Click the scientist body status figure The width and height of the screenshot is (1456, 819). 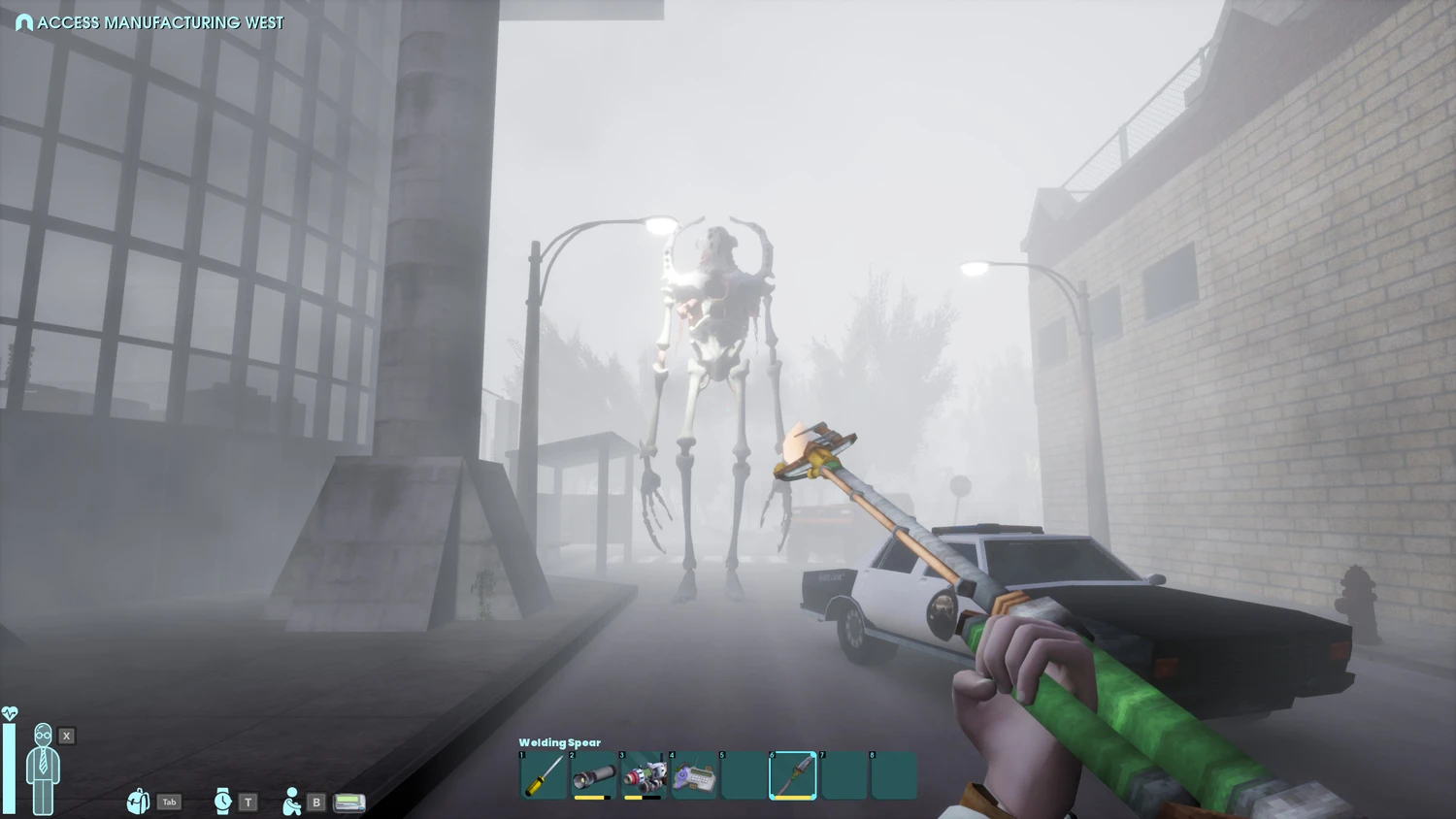(43, 768)
